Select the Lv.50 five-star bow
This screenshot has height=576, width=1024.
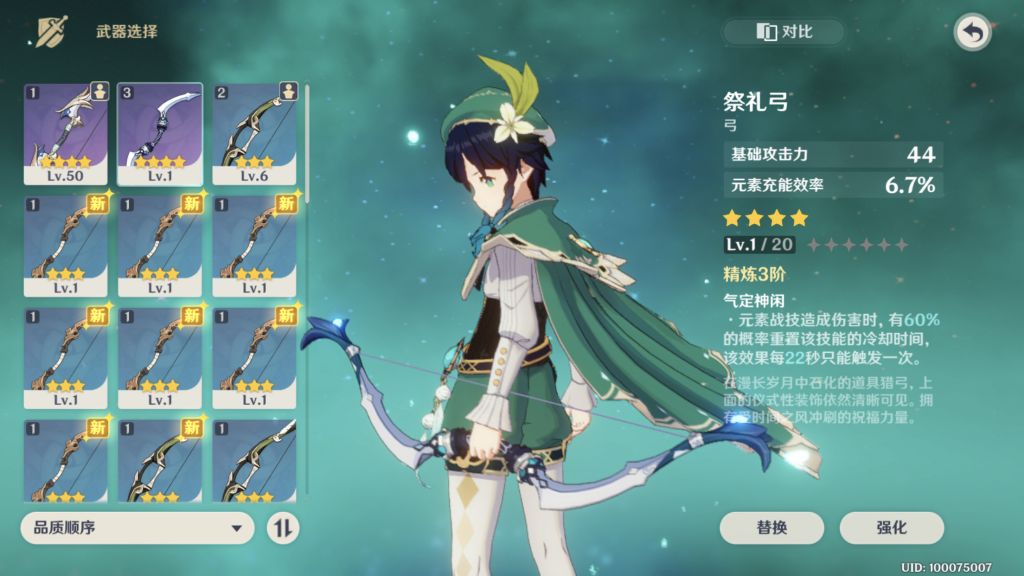(66, 134)
